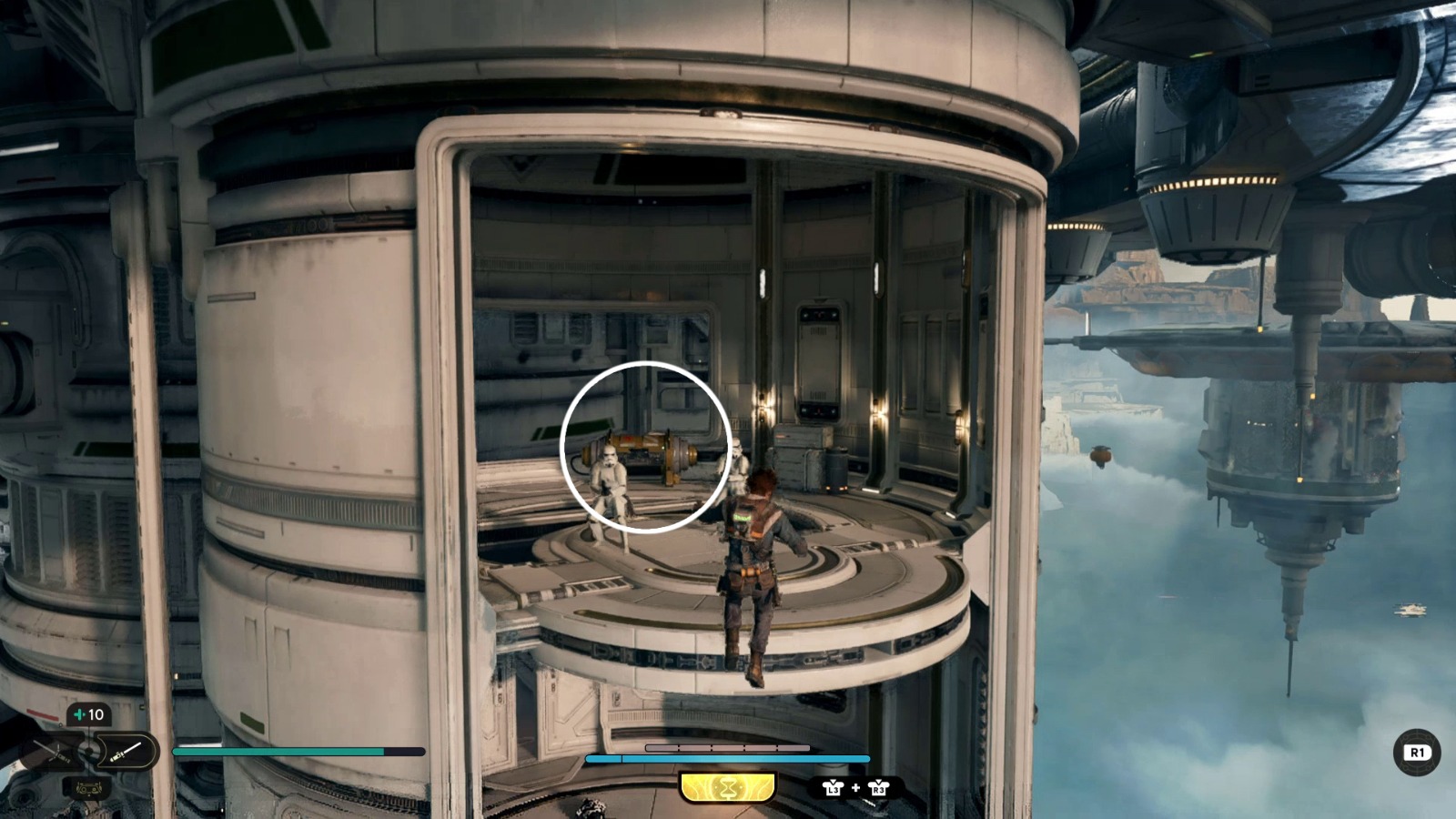Toggle the stim counter badge labeled 10
This screenshot has height=819, width=1456.
89,714
